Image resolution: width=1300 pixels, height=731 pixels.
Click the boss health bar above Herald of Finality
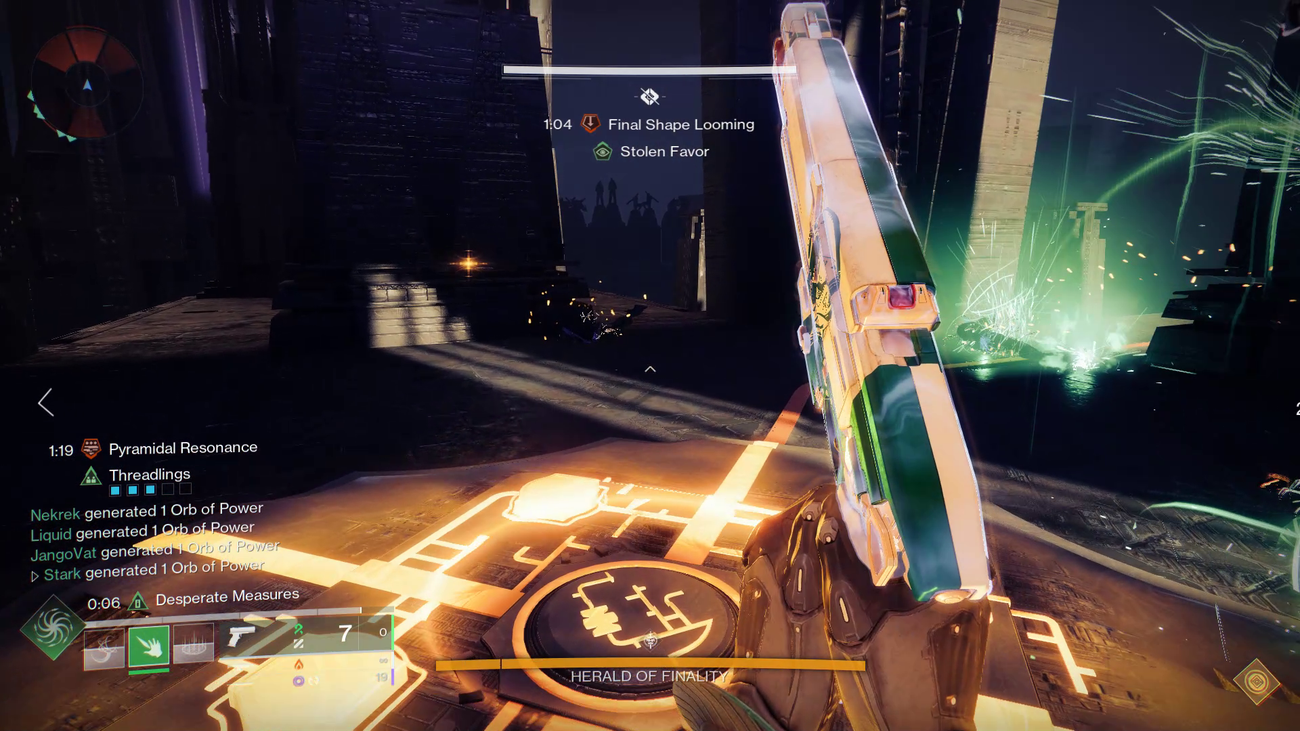pos(650,662)
